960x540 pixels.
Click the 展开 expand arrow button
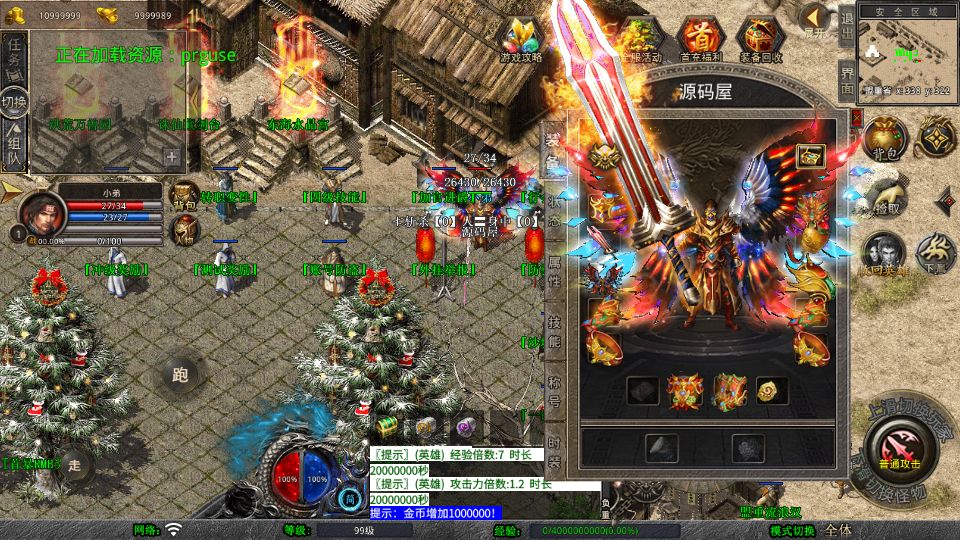pos(816,19)
